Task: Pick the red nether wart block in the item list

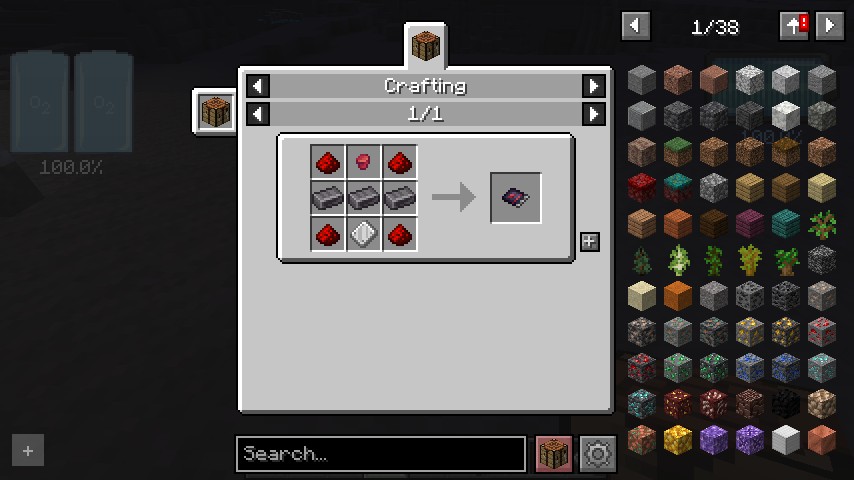Action: click(x=642, y=187)
